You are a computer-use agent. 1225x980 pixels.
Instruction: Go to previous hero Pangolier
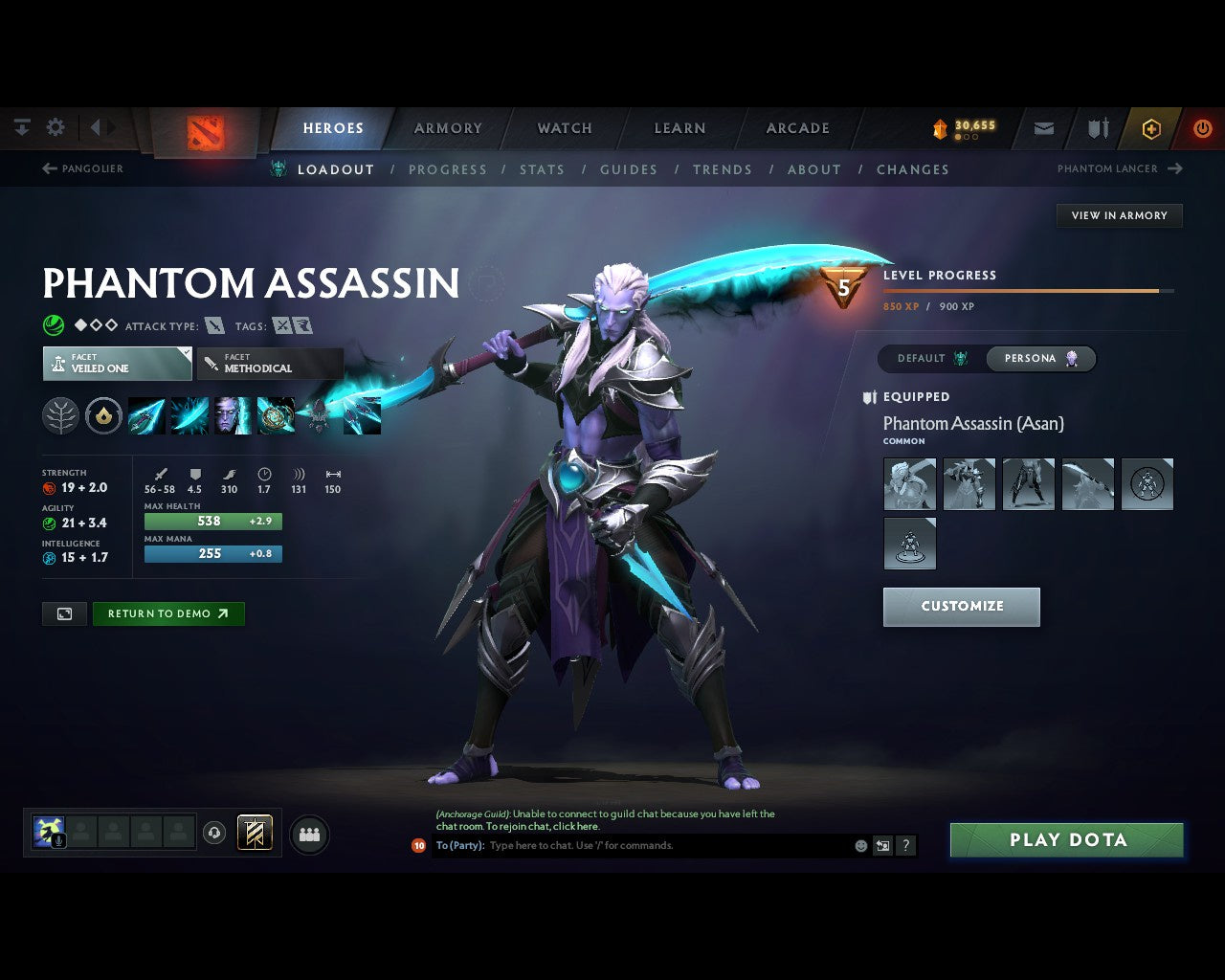[x=83, y=168]
